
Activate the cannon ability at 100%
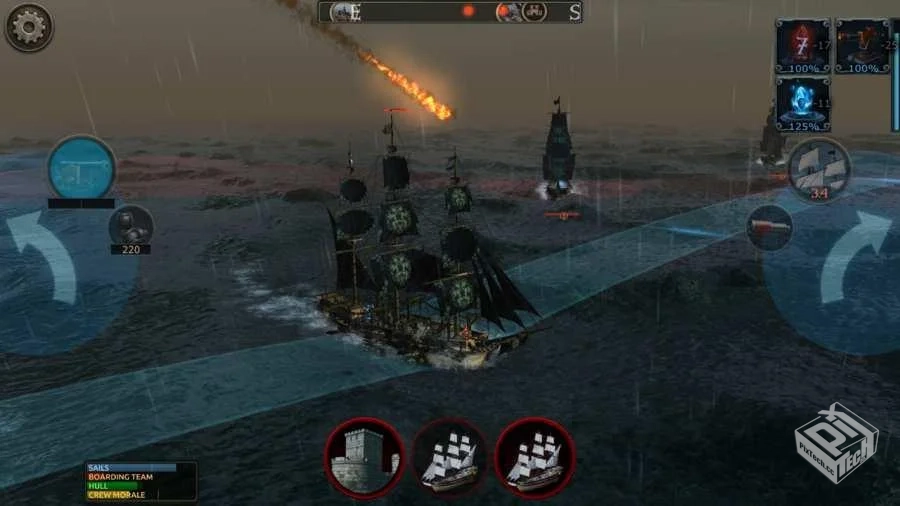(x=862, y=45)
